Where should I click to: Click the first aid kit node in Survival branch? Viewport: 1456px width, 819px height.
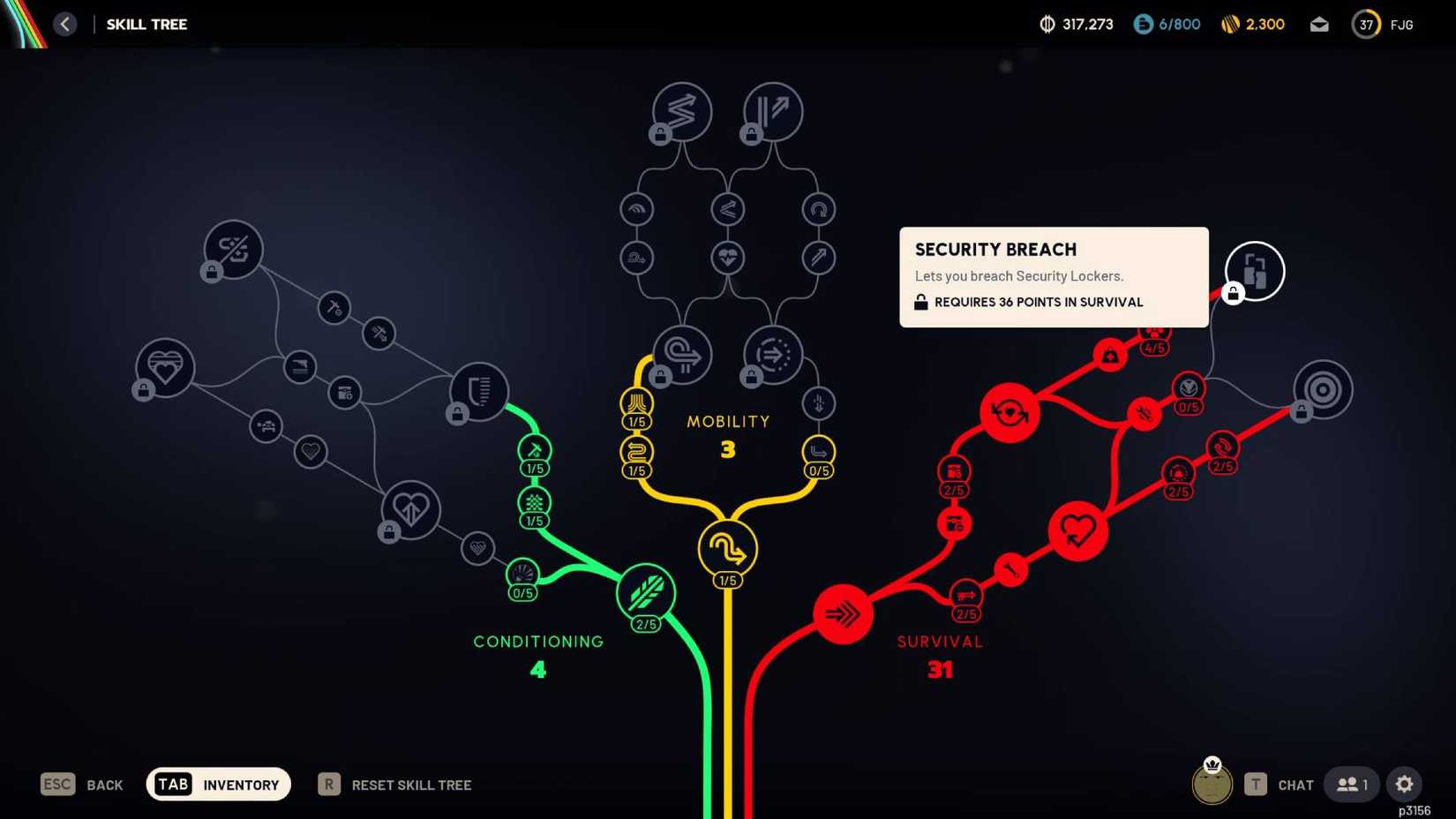click(1109, 355)
